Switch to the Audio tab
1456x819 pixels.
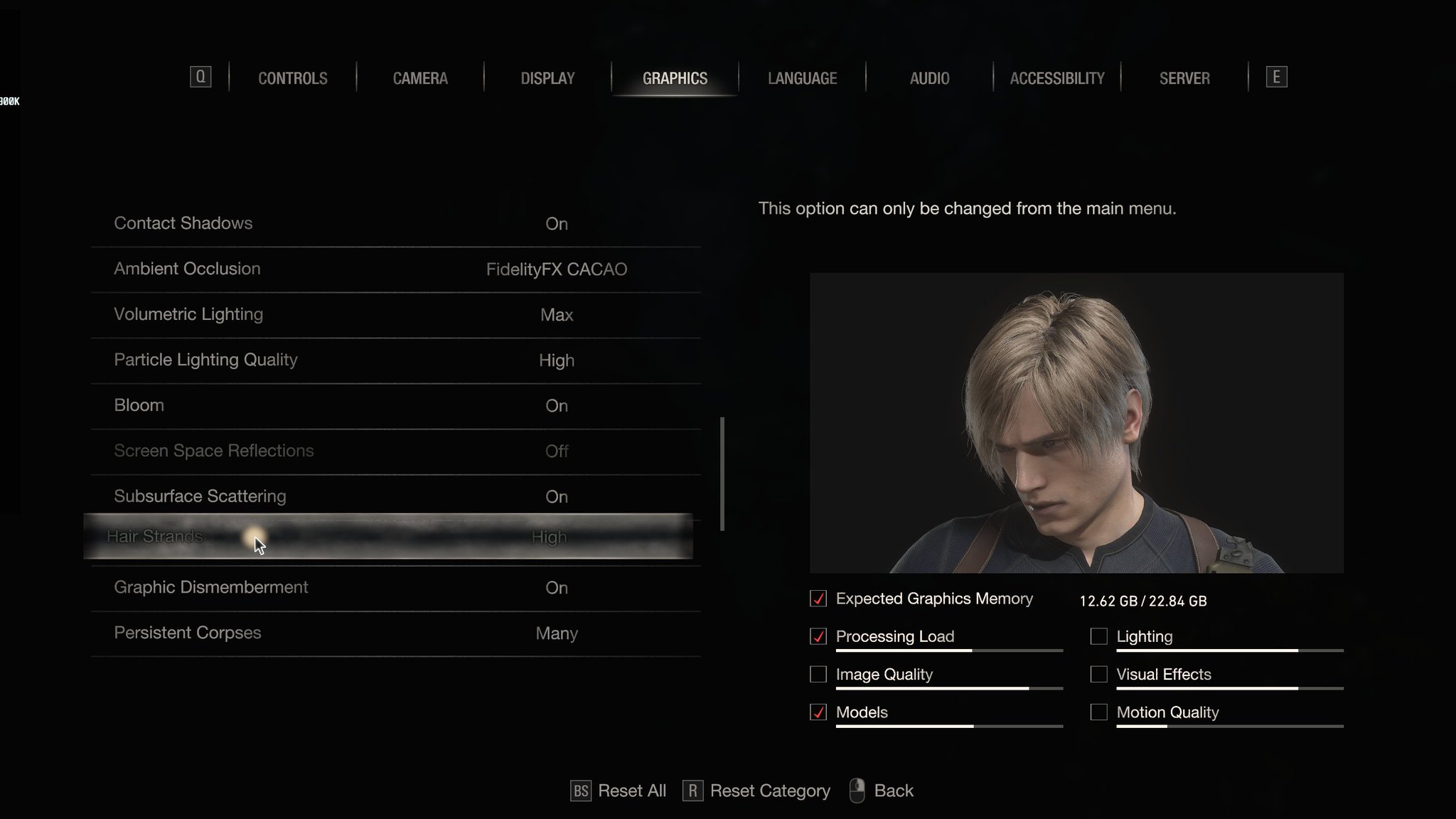[929, 78]
